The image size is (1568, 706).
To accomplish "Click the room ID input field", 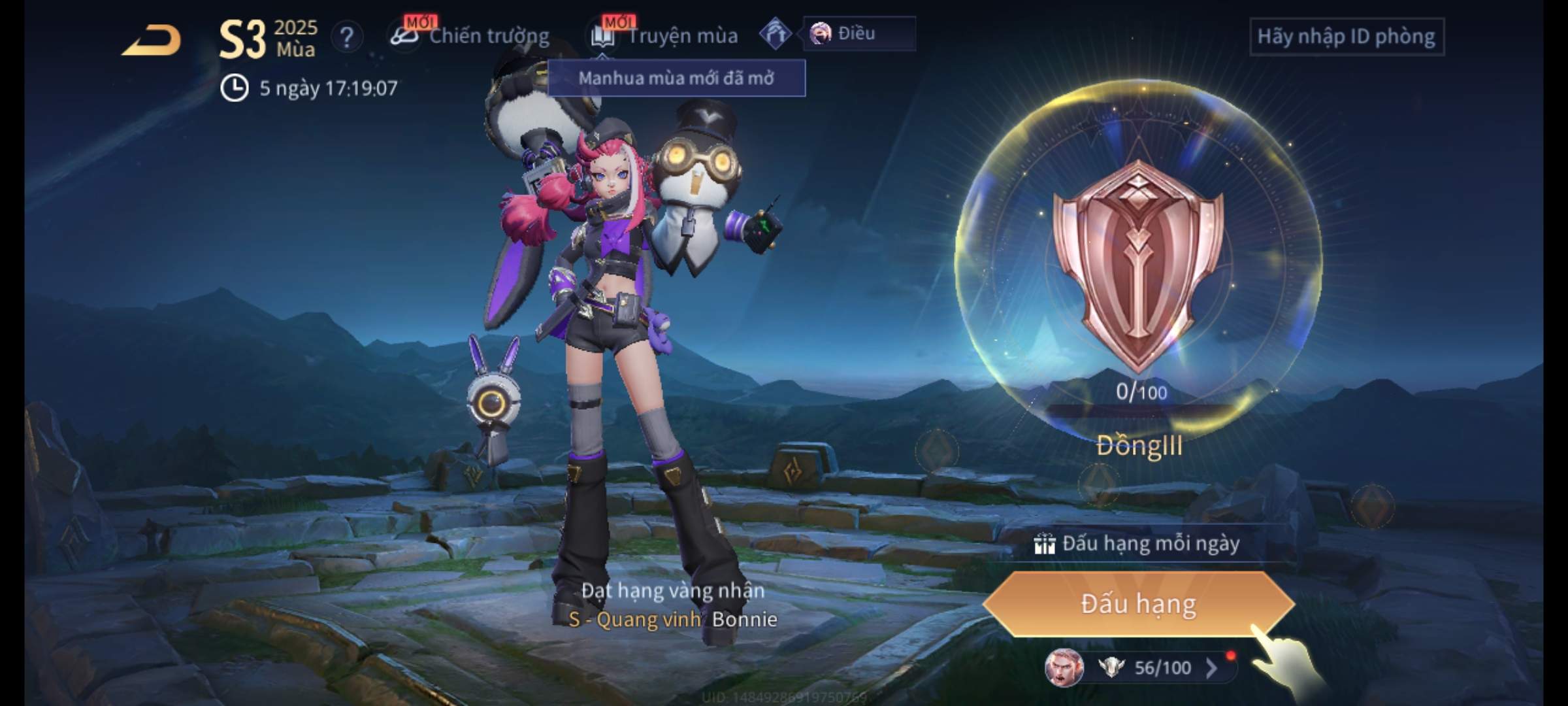I will (x=1346, y=37).
